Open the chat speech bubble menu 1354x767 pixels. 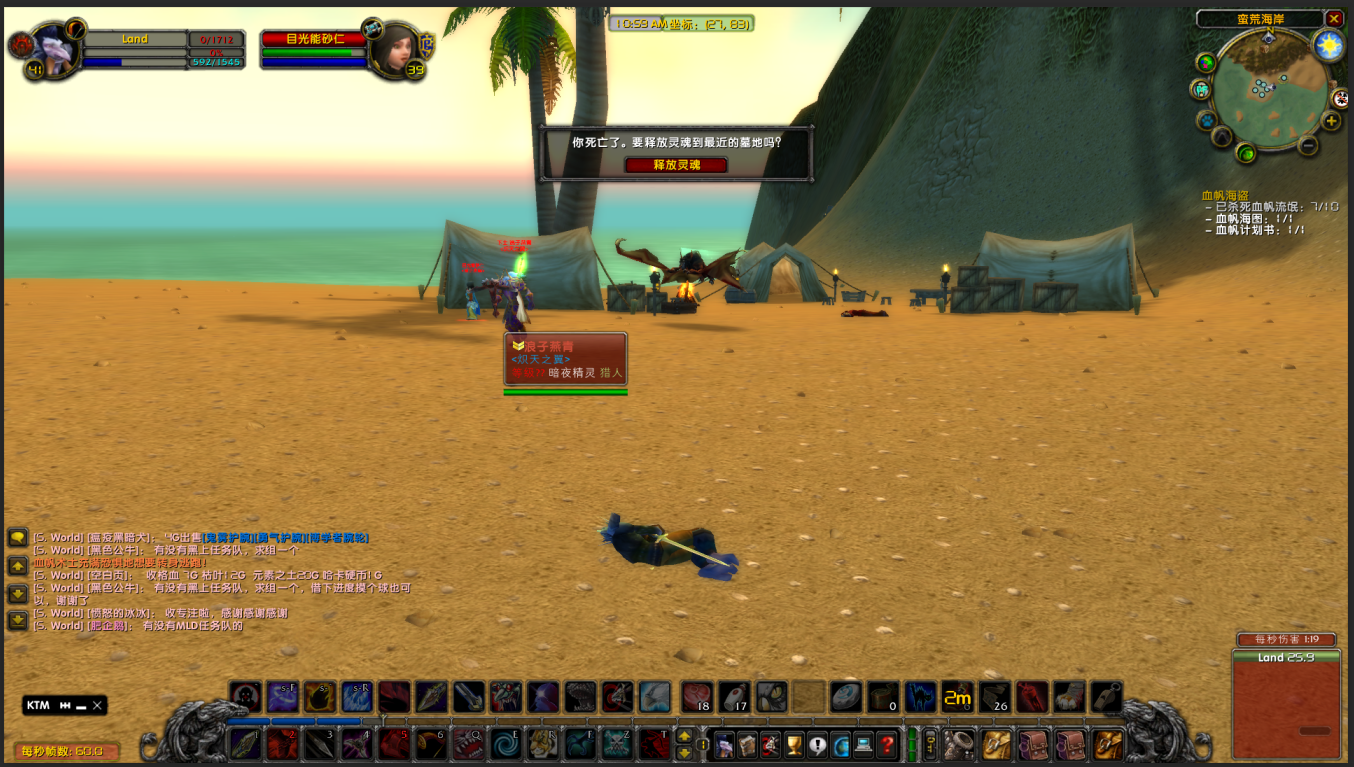click(x=17, y=538)
